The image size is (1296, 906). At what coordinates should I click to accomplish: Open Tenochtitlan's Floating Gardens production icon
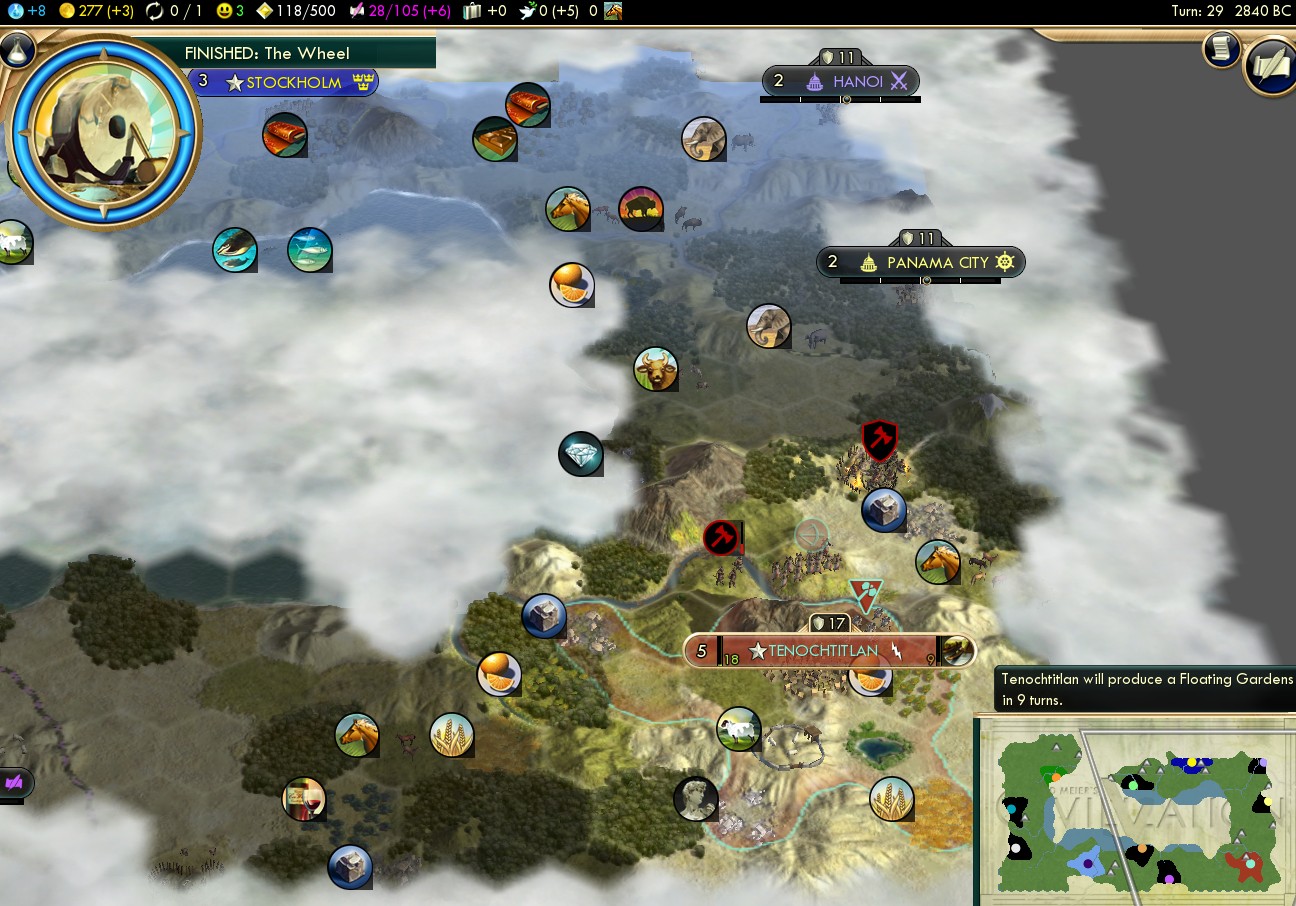[x=958, y=651]
